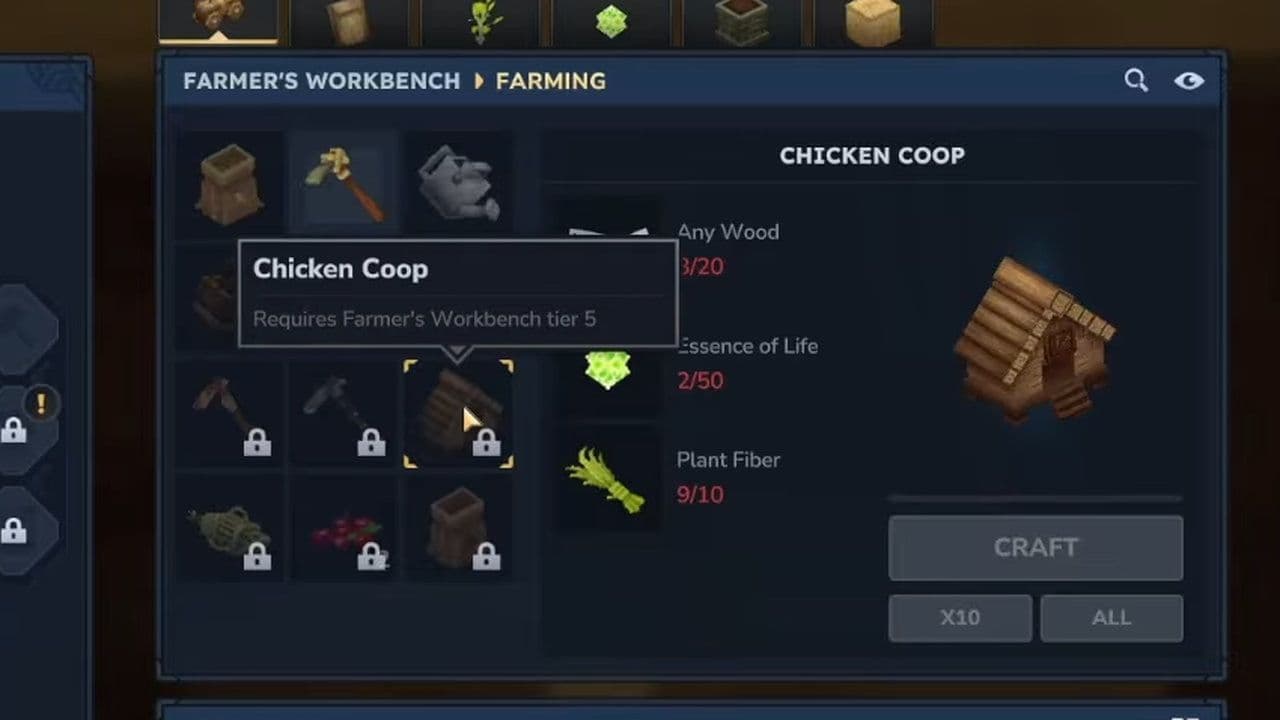Click the ALL crafting button
The width and height of the screenshot is (1280, 720).
(1111, 617)
